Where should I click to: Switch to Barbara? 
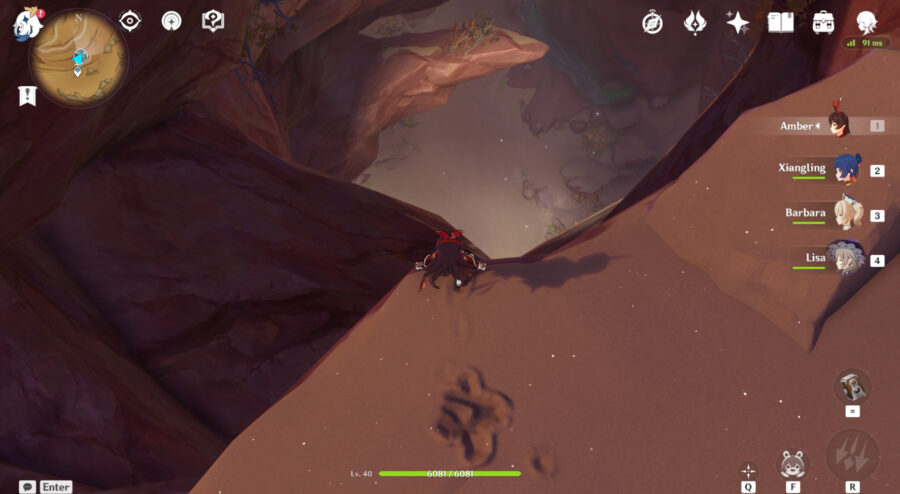[x=846, y=213]
